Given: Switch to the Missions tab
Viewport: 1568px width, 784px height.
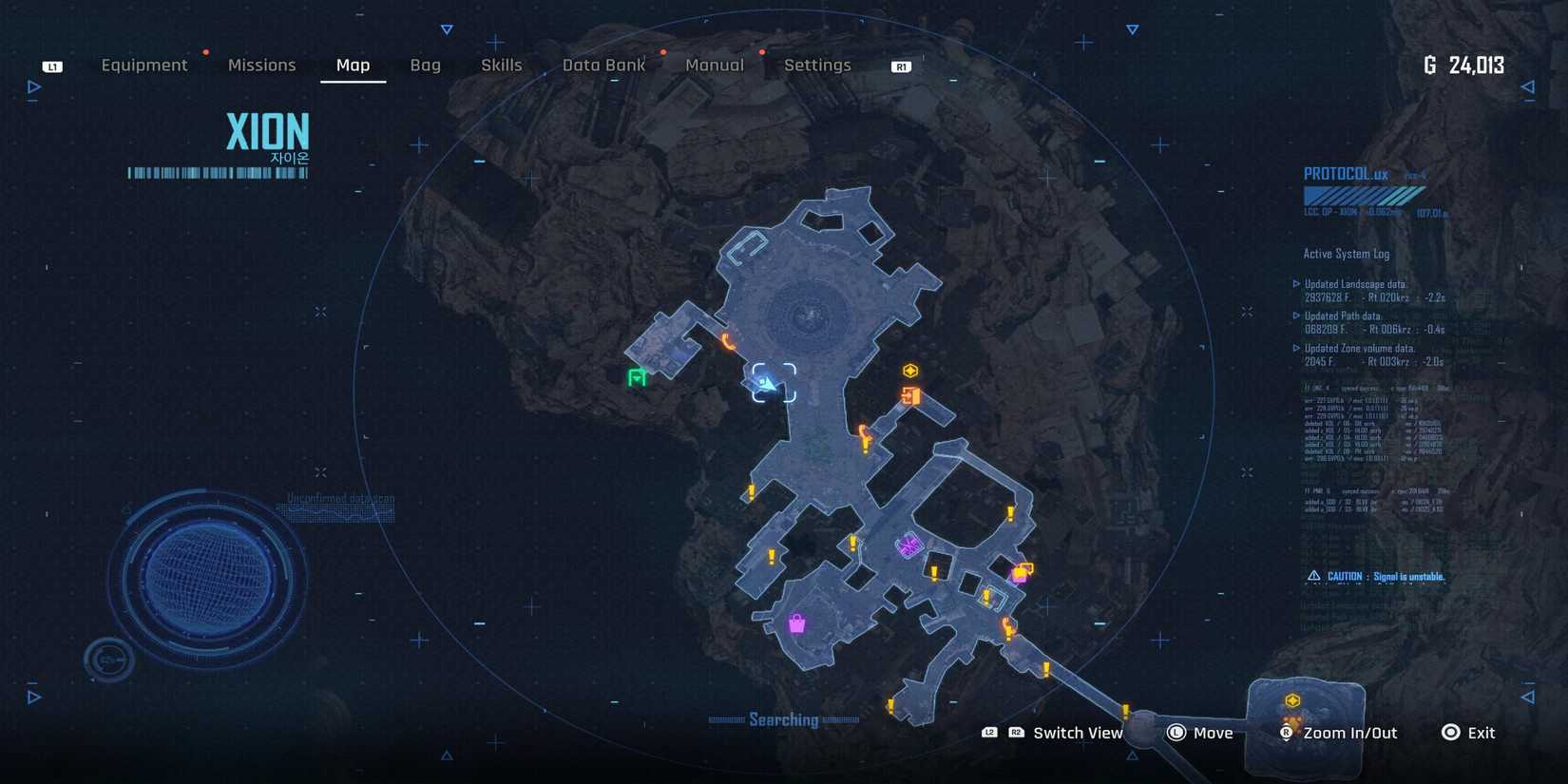Looking at the screenshot, I should 261,65.
